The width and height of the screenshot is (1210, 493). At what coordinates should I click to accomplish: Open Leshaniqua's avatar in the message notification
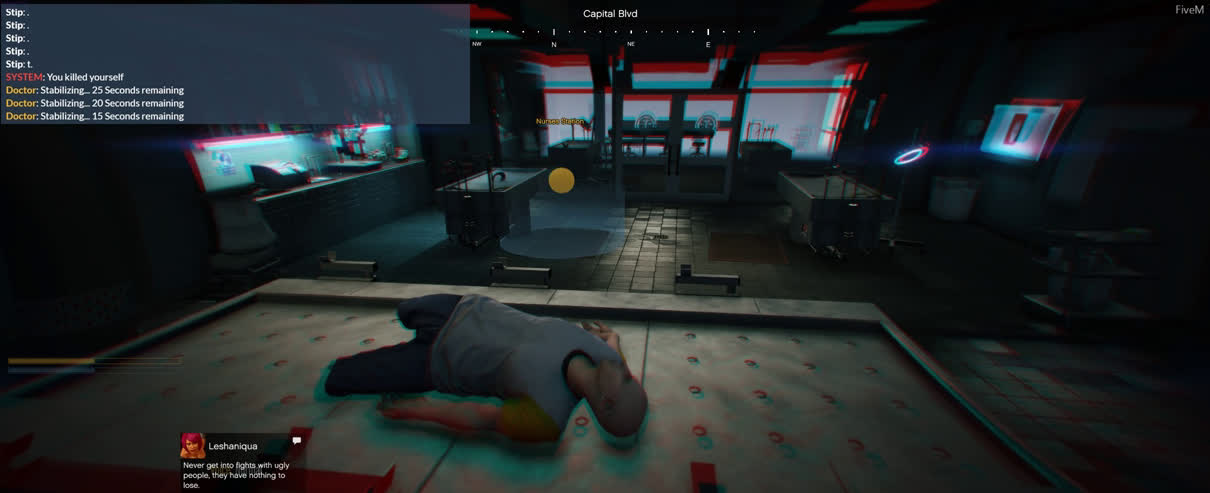point(193,446)
